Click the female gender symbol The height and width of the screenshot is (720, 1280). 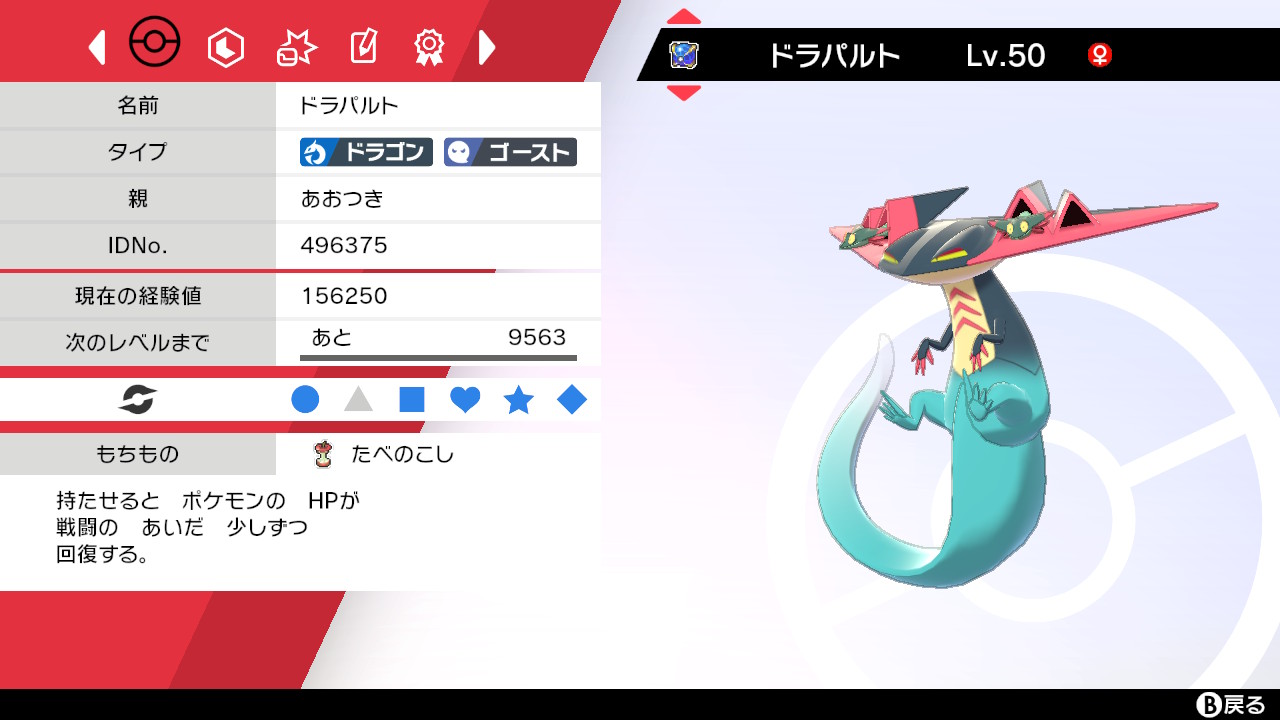[1099, 57]
